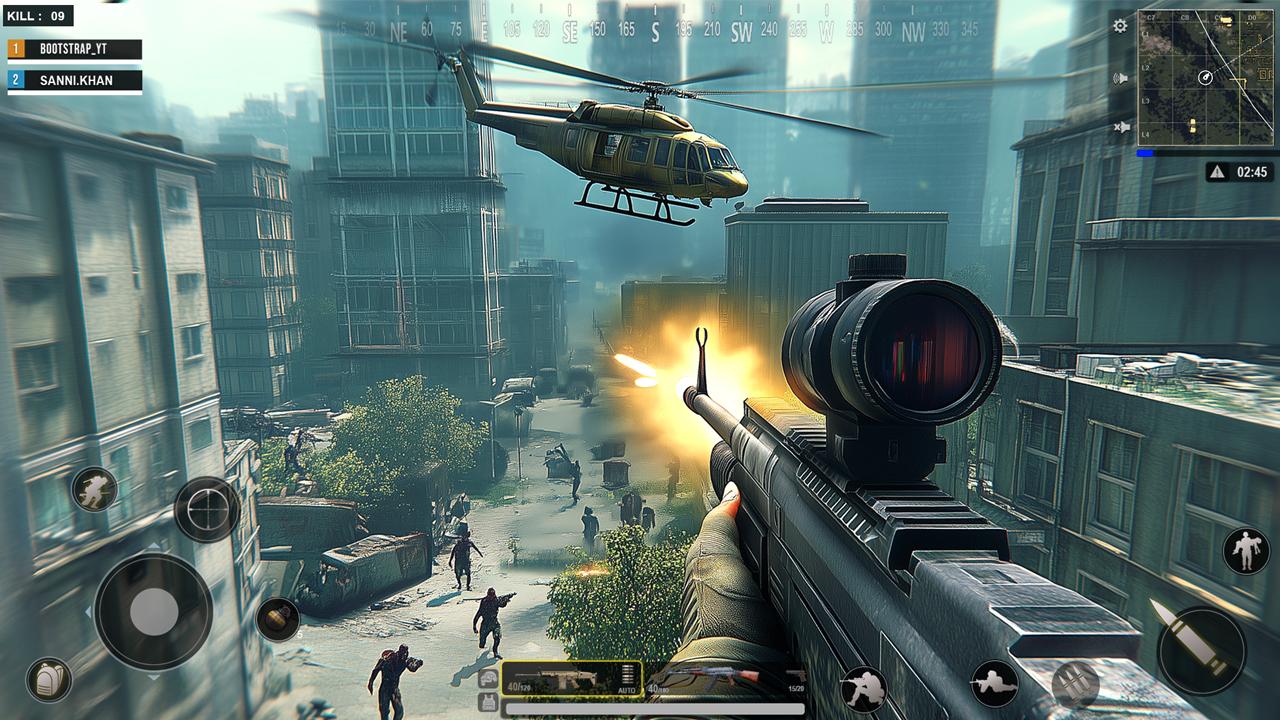Select player row BOOTSTRAP_YT
The width and height of the screenshot is (1280, 720).
75,49
